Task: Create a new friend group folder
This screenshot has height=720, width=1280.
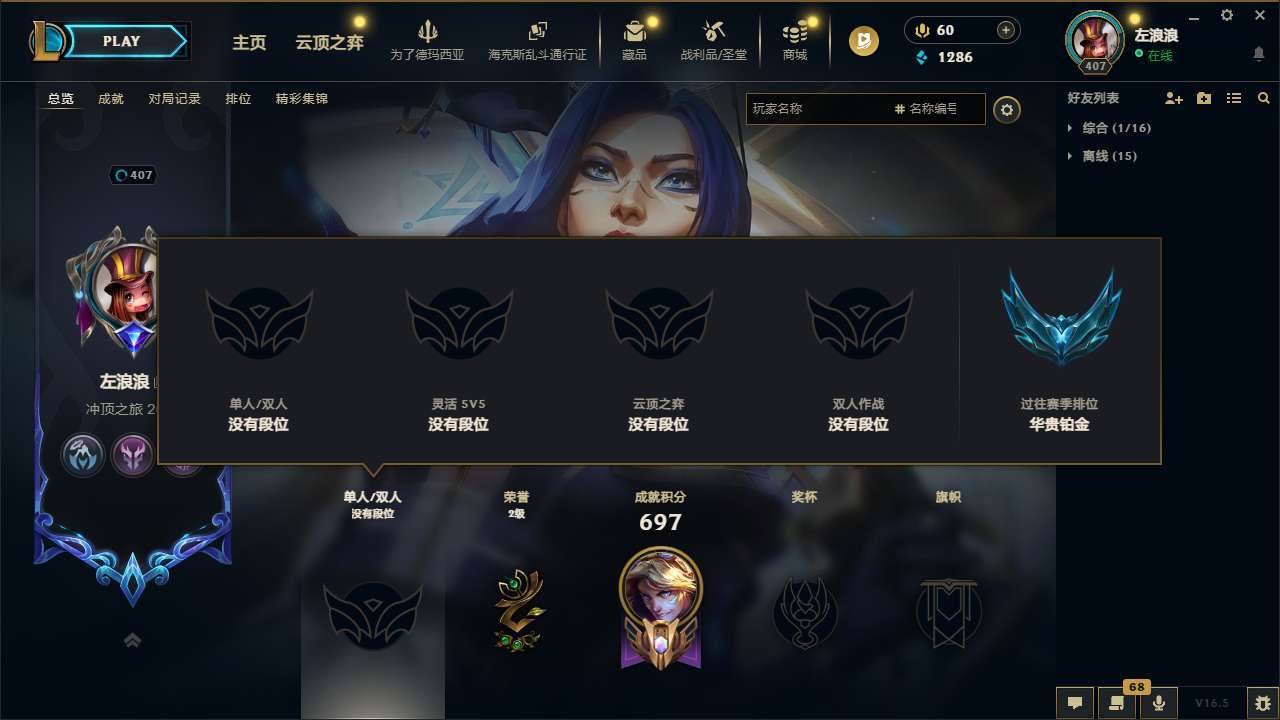Action: [x=1203, y=98]
